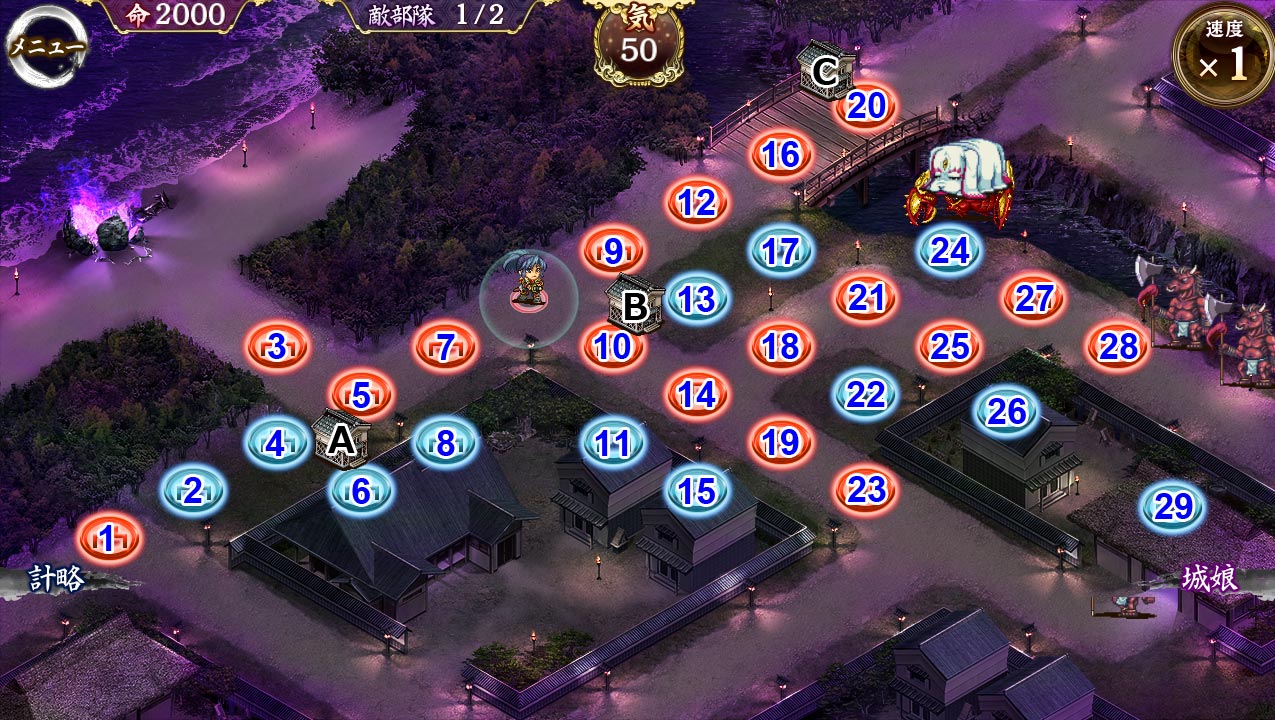Viewport: 1275px width, 720px height.
Task: Select blue placement tile 2
Action: pos(193,490)
